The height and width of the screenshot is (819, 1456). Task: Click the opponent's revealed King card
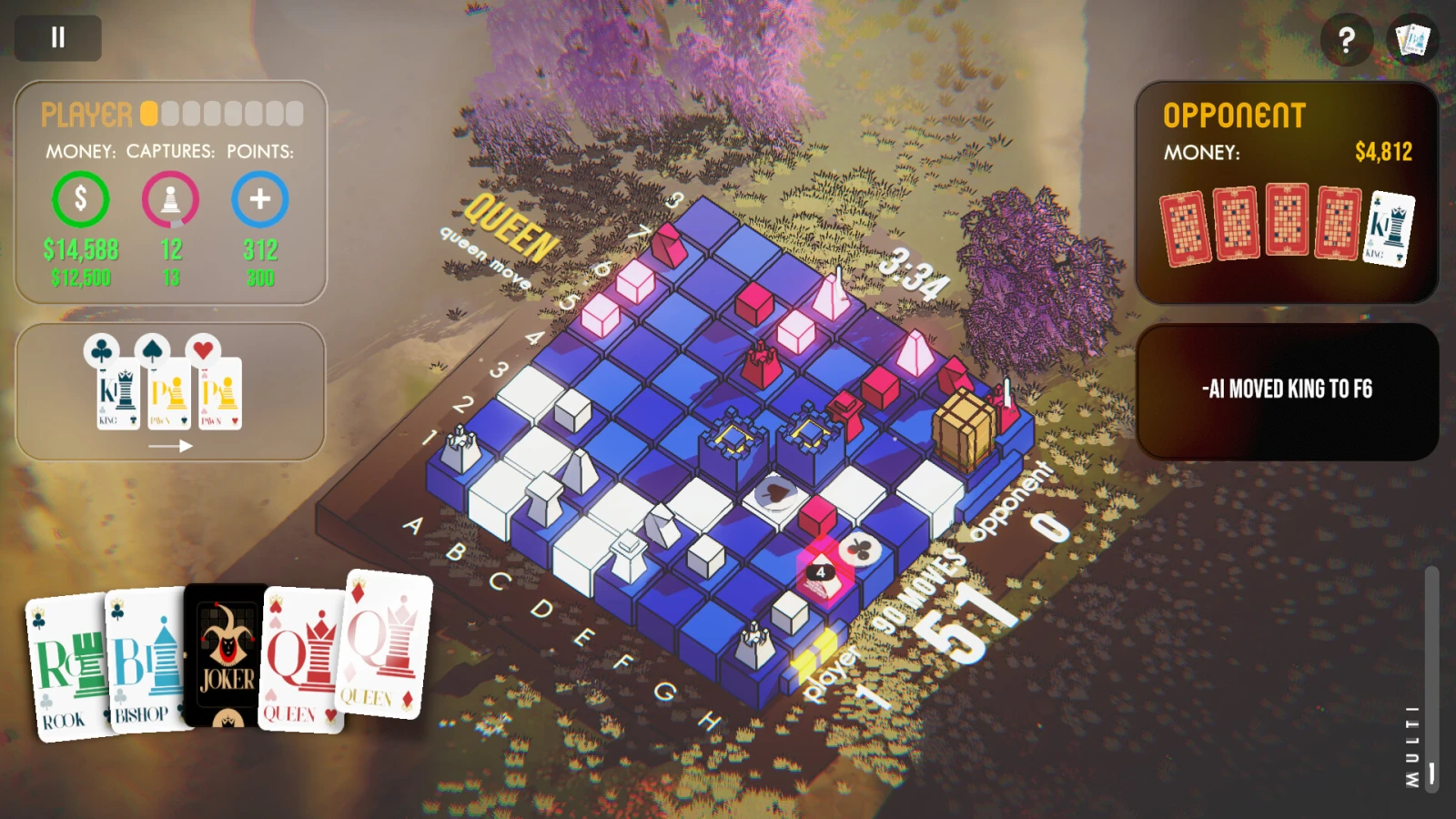coord(1390,227)
